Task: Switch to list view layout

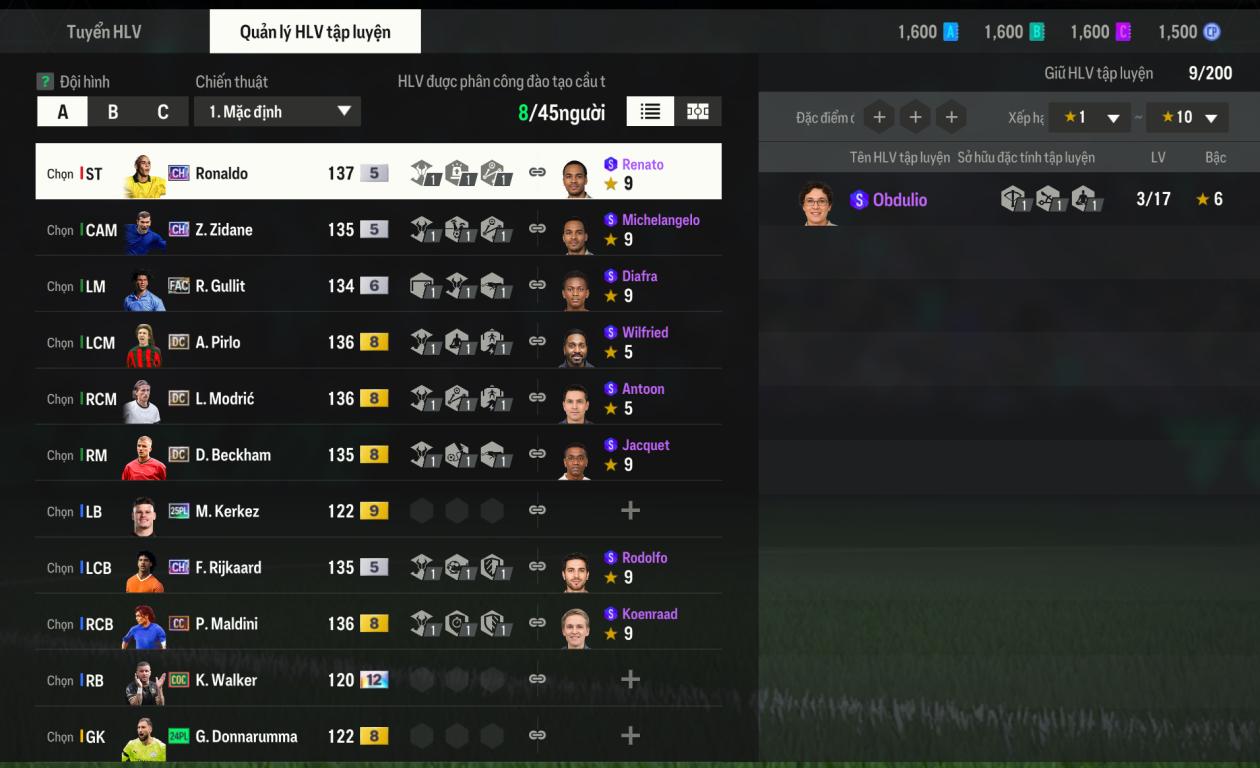Action: [650, 112]
